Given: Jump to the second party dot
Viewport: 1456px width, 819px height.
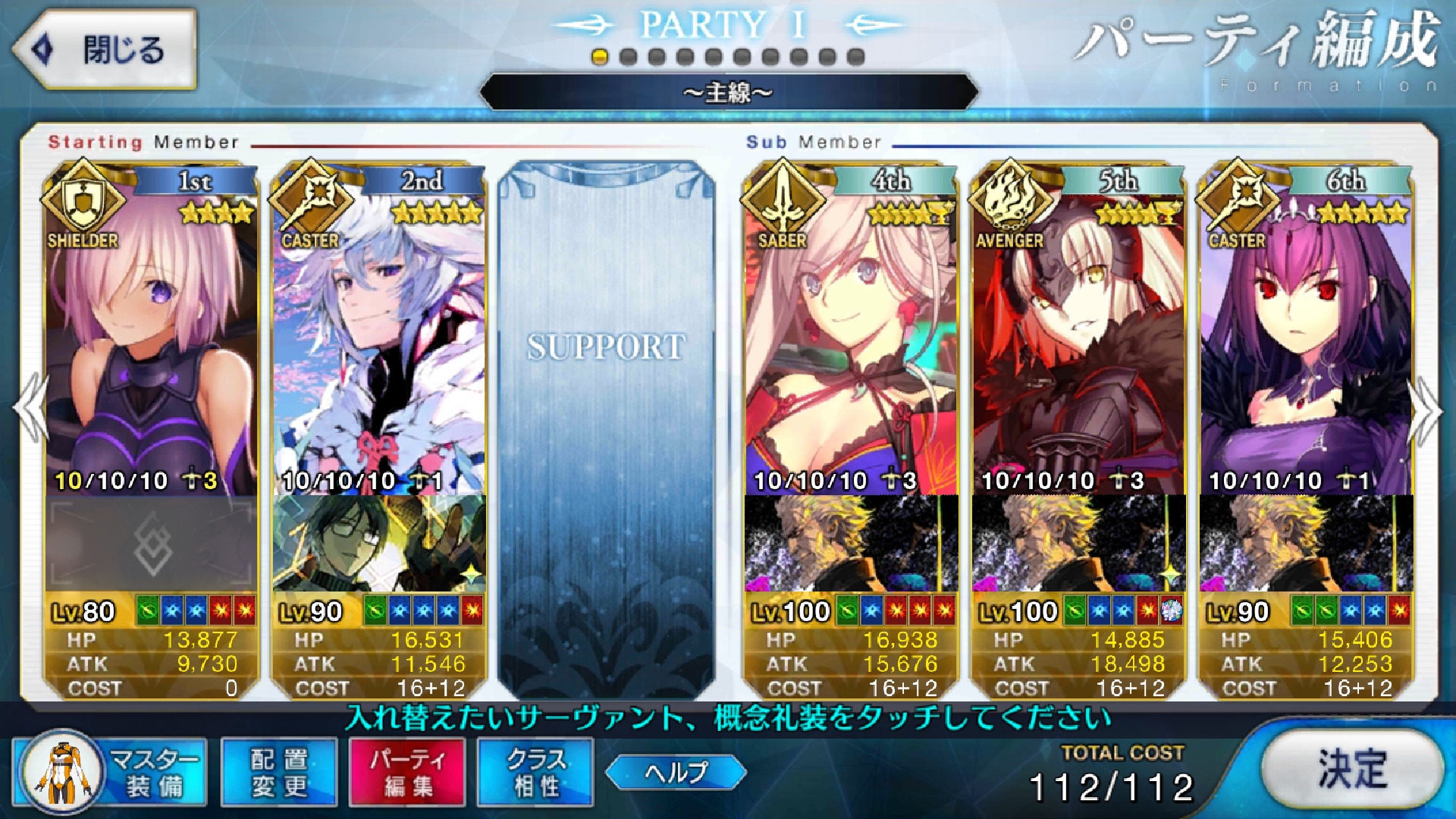Looking at the screenshot, I should [628, 57].
